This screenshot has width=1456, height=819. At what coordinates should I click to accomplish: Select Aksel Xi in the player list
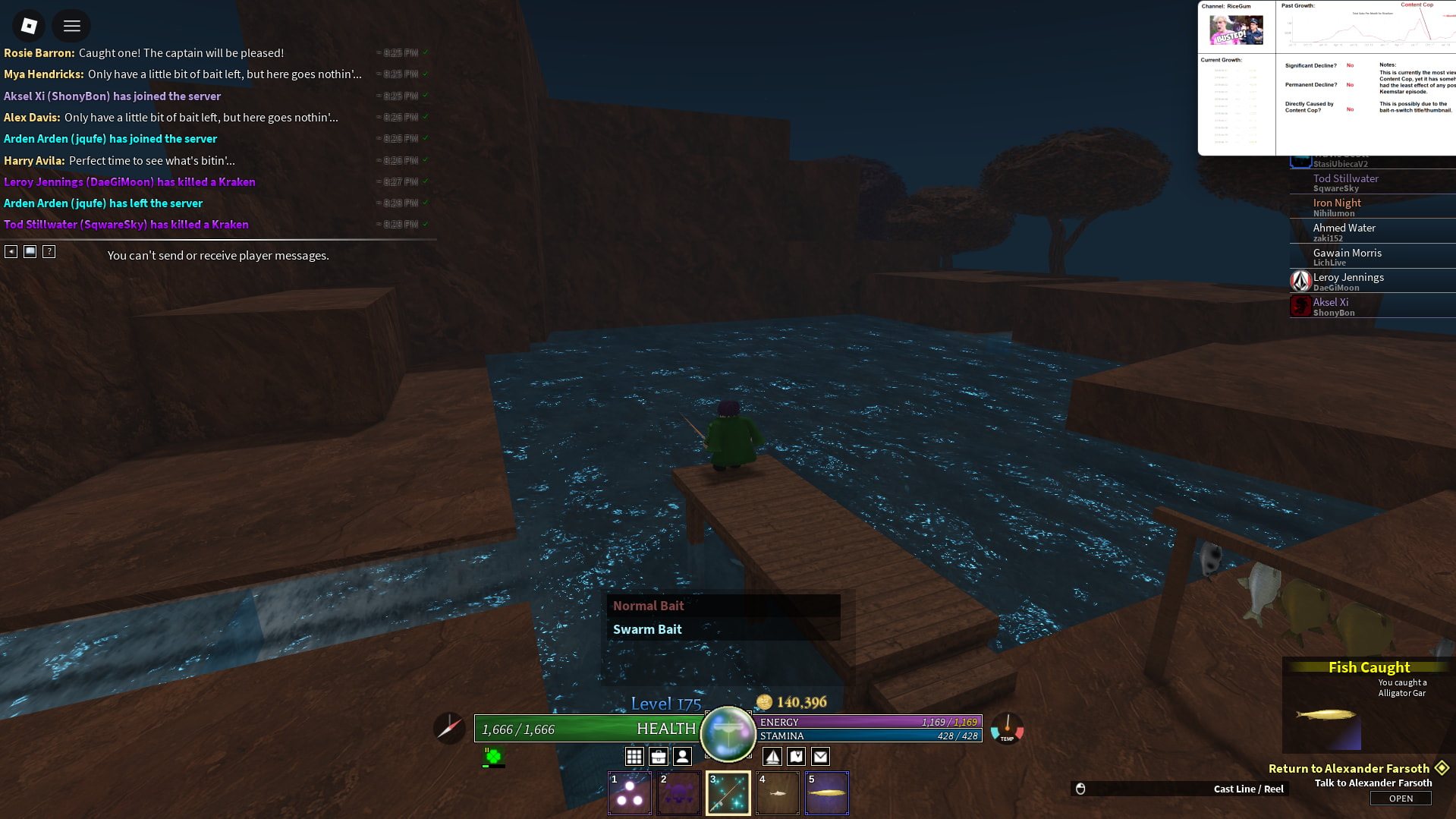click(x=1332, y=306)
